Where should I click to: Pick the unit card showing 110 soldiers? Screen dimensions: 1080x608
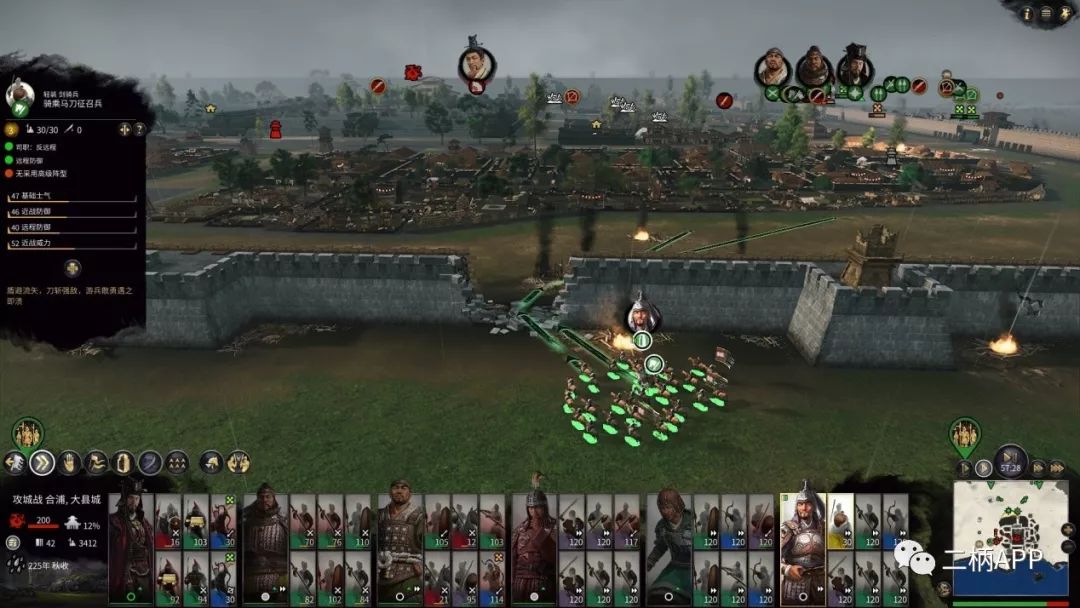(357, 522)
